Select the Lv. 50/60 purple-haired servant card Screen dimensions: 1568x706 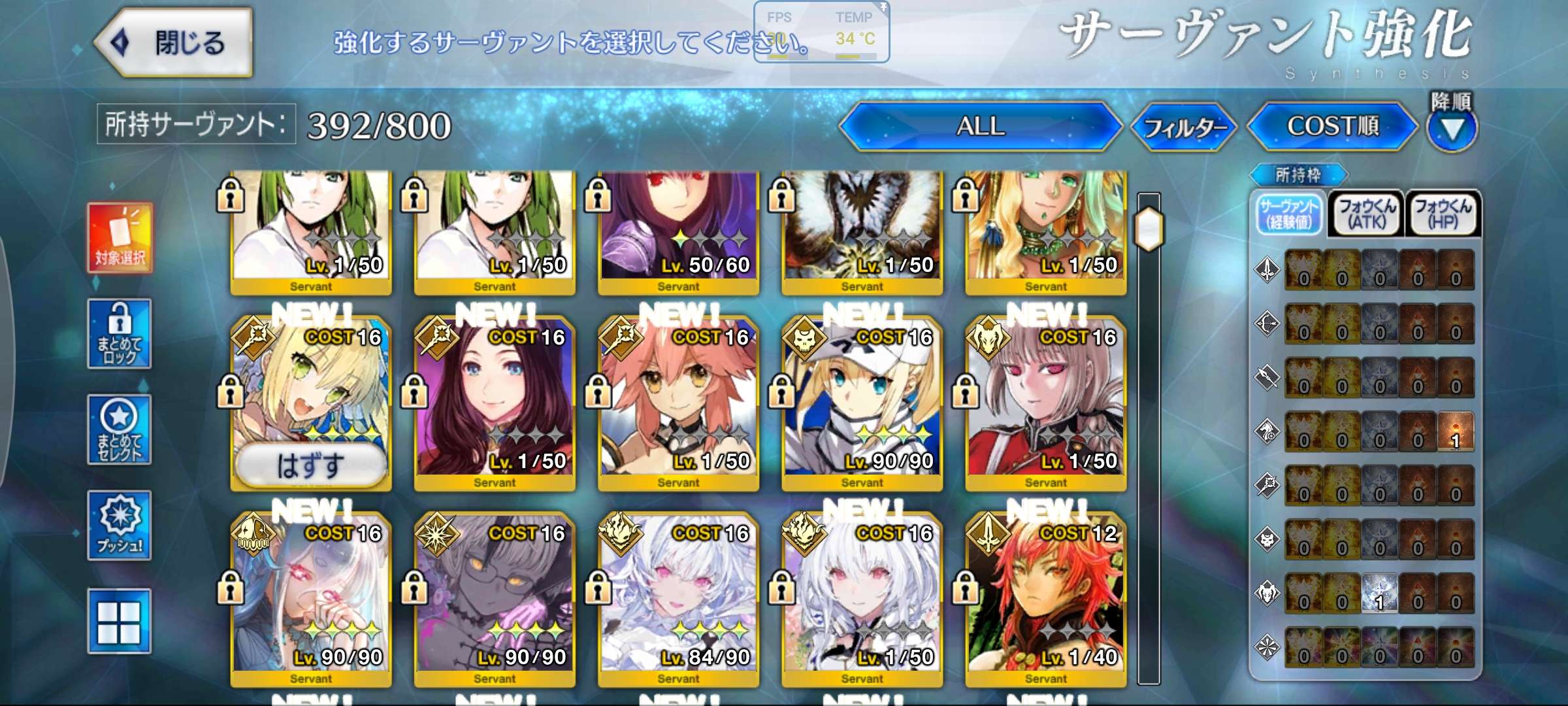pyautogui.click(x=678, y=229)
